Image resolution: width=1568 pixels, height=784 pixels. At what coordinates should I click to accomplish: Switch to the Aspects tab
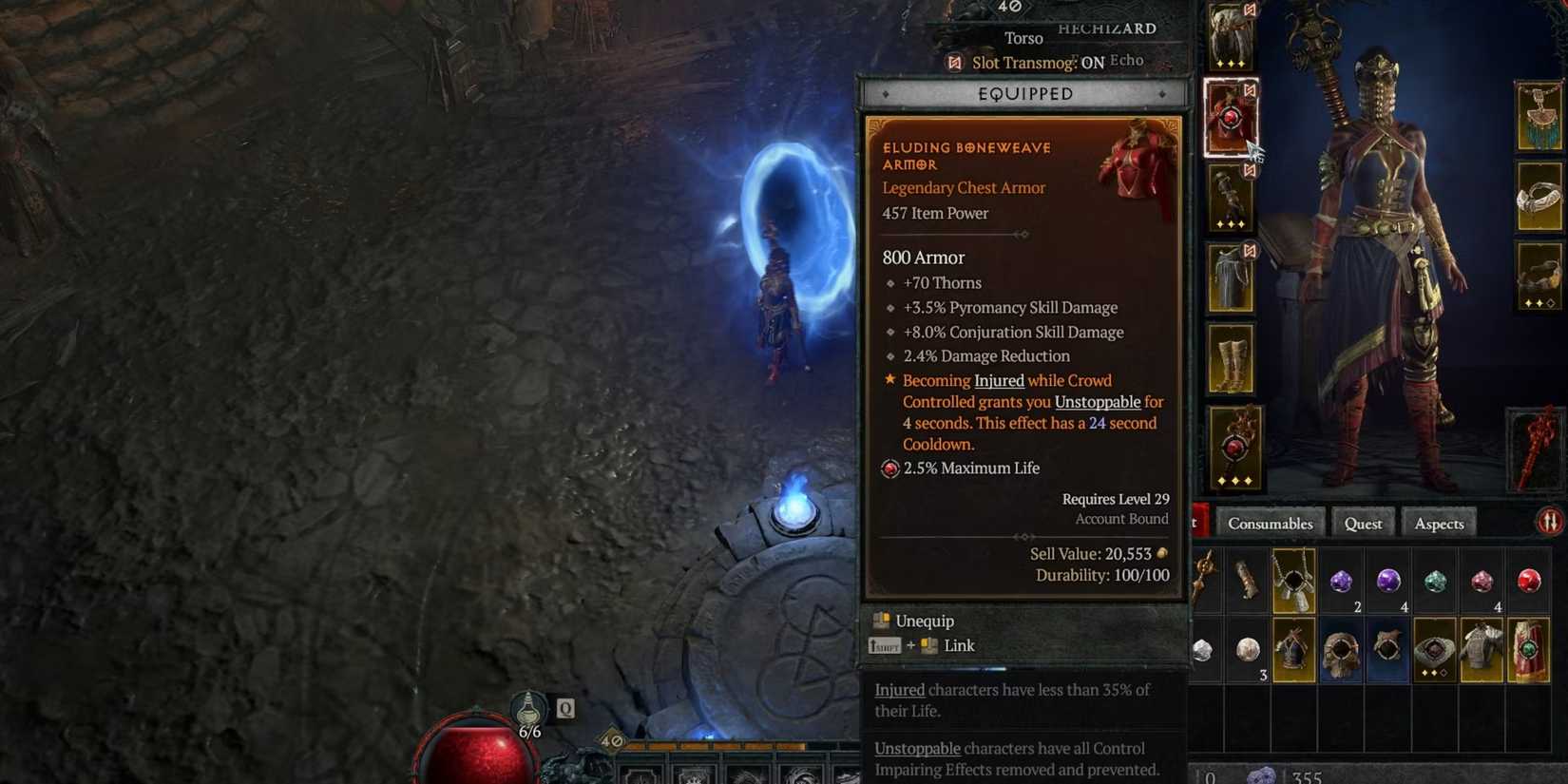[1439, 524]
